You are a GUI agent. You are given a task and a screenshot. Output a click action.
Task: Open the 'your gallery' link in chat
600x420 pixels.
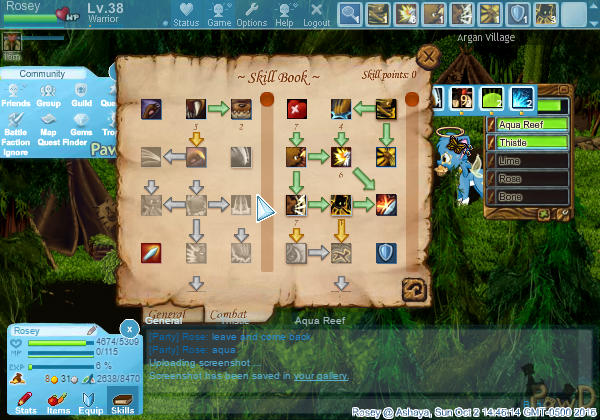point(321,376)
